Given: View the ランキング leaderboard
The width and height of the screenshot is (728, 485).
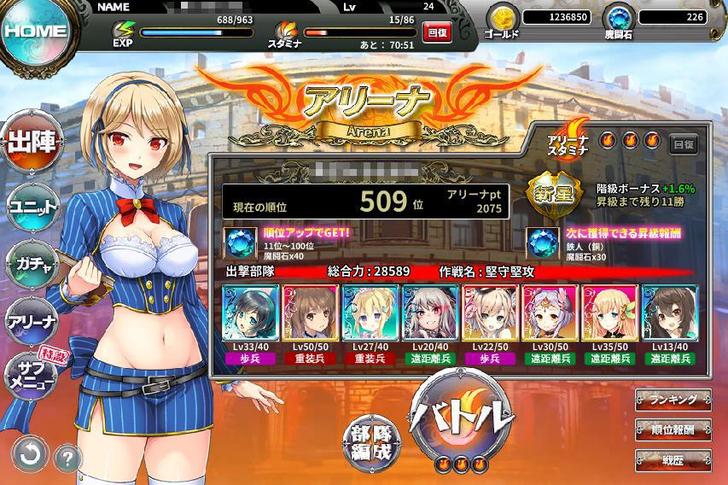Looking at the screenshot, I should click(680, 399).
